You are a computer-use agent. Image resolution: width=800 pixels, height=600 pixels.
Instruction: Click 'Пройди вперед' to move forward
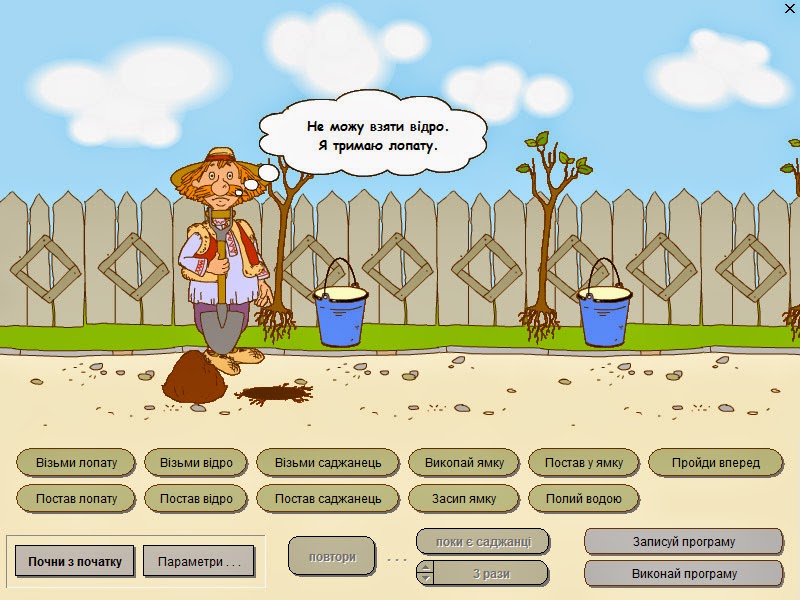point(715,463)
